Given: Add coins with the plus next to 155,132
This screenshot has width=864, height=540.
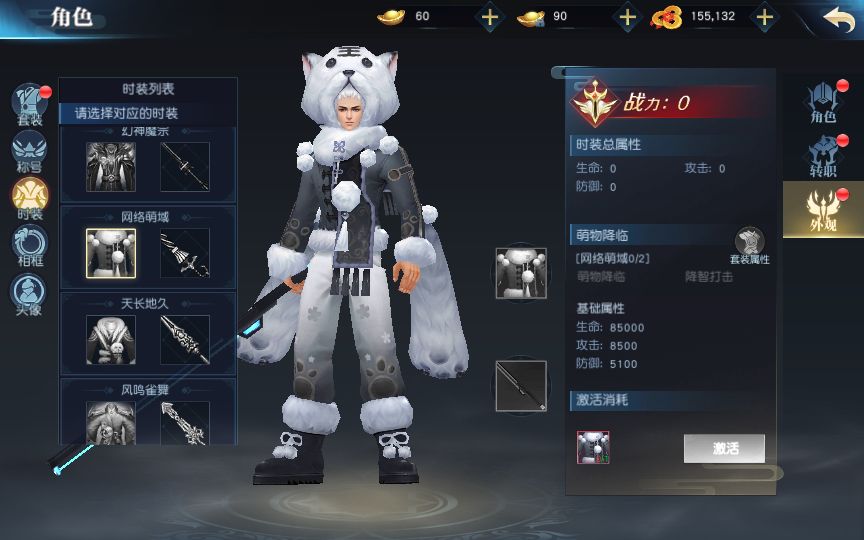Looking at the screenshot, I should (x=764, y=17).
